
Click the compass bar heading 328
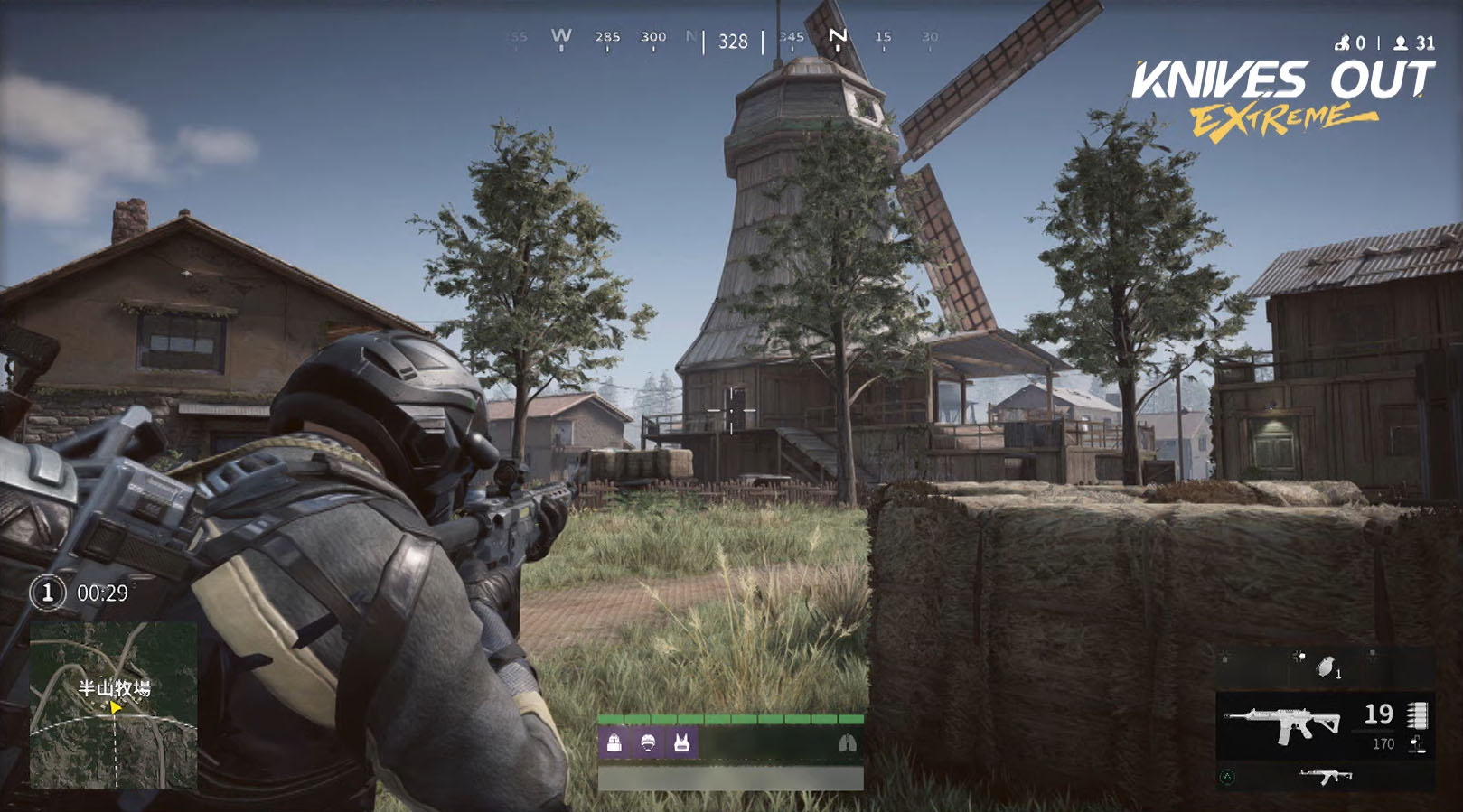733,41
